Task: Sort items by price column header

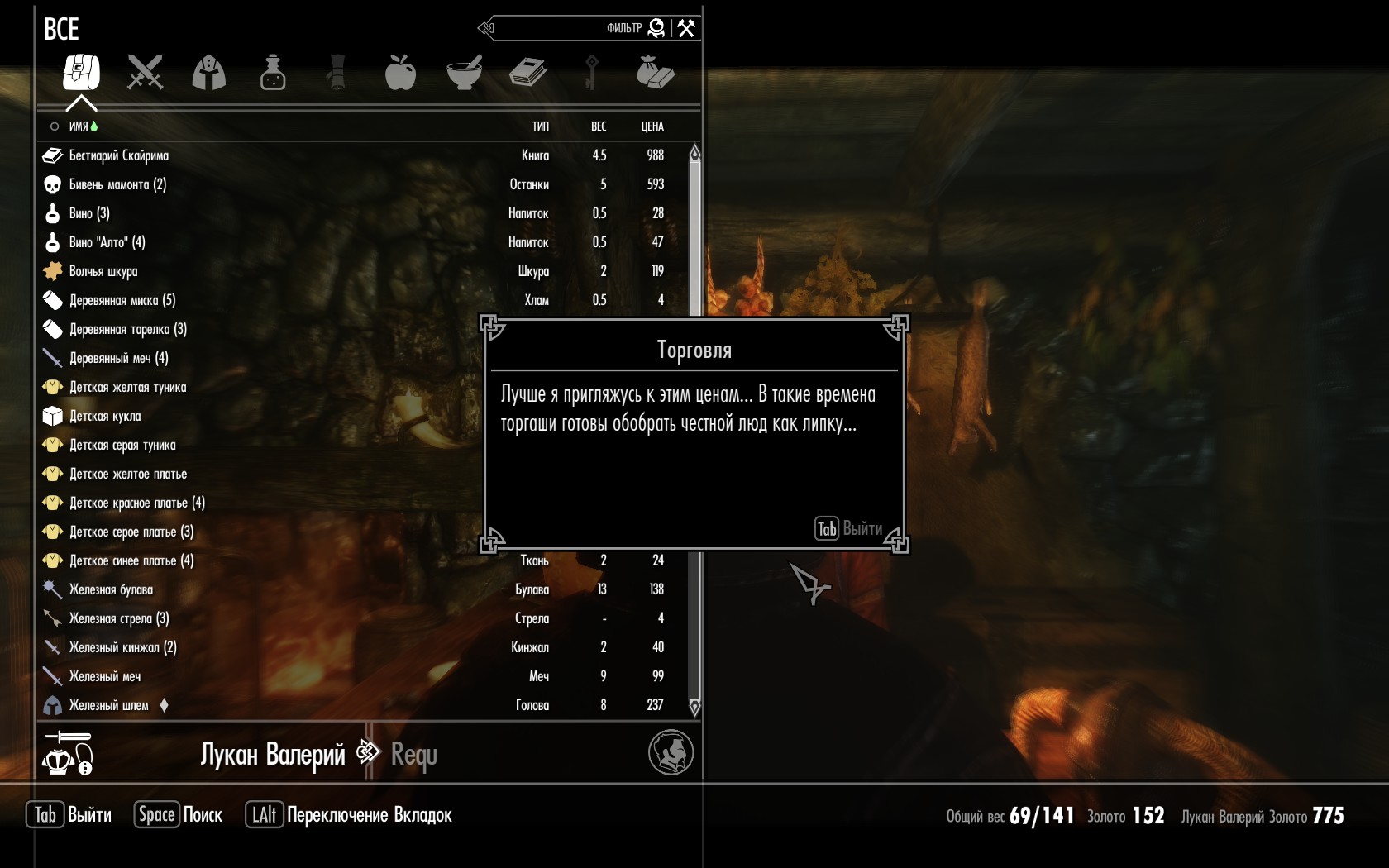Action: coord(652,126)
